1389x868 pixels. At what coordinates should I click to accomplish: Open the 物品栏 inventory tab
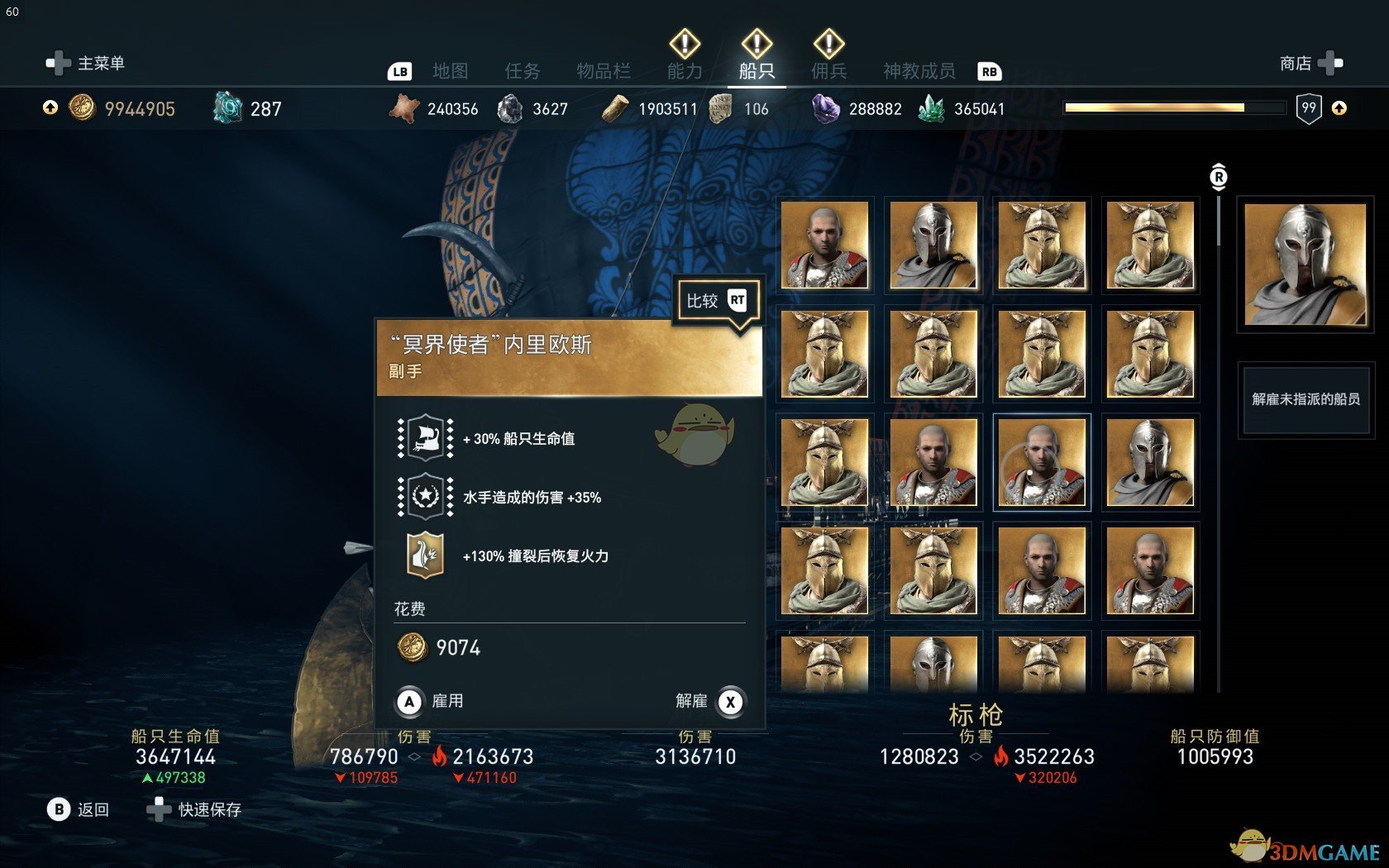603,71
